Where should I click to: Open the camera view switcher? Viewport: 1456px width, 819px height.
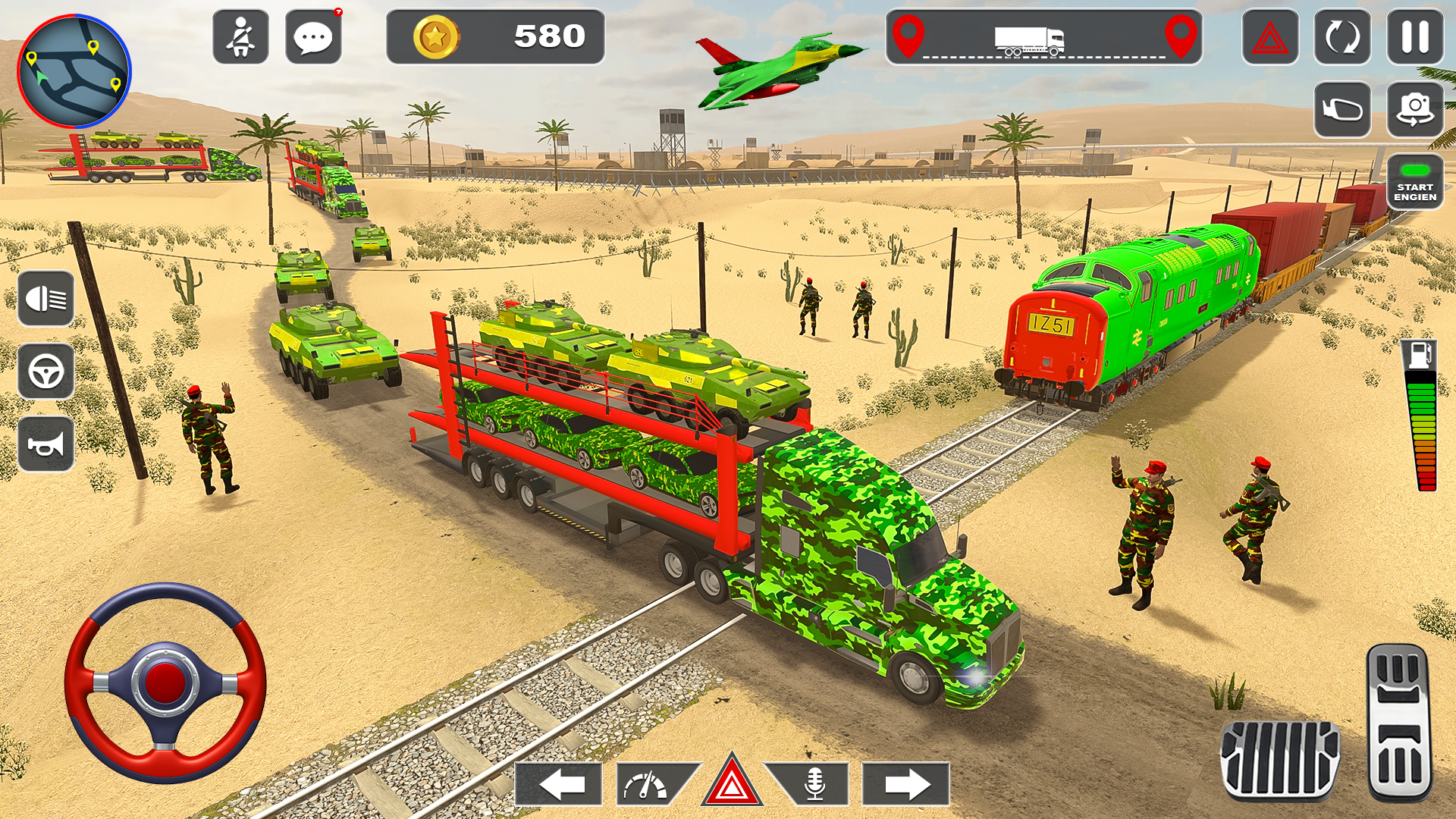[1414, 106]
